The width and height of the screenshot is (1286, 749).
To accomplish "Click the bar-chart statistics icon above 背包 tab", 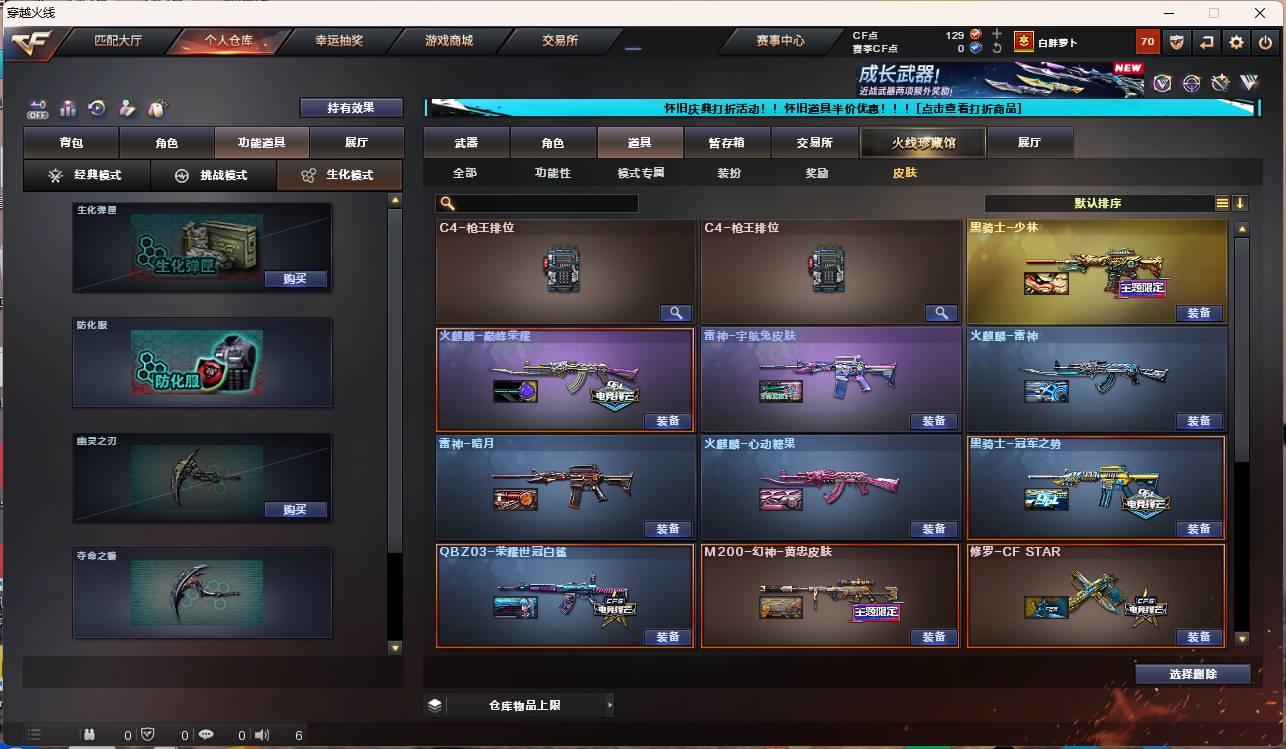I will pos(68,106).
